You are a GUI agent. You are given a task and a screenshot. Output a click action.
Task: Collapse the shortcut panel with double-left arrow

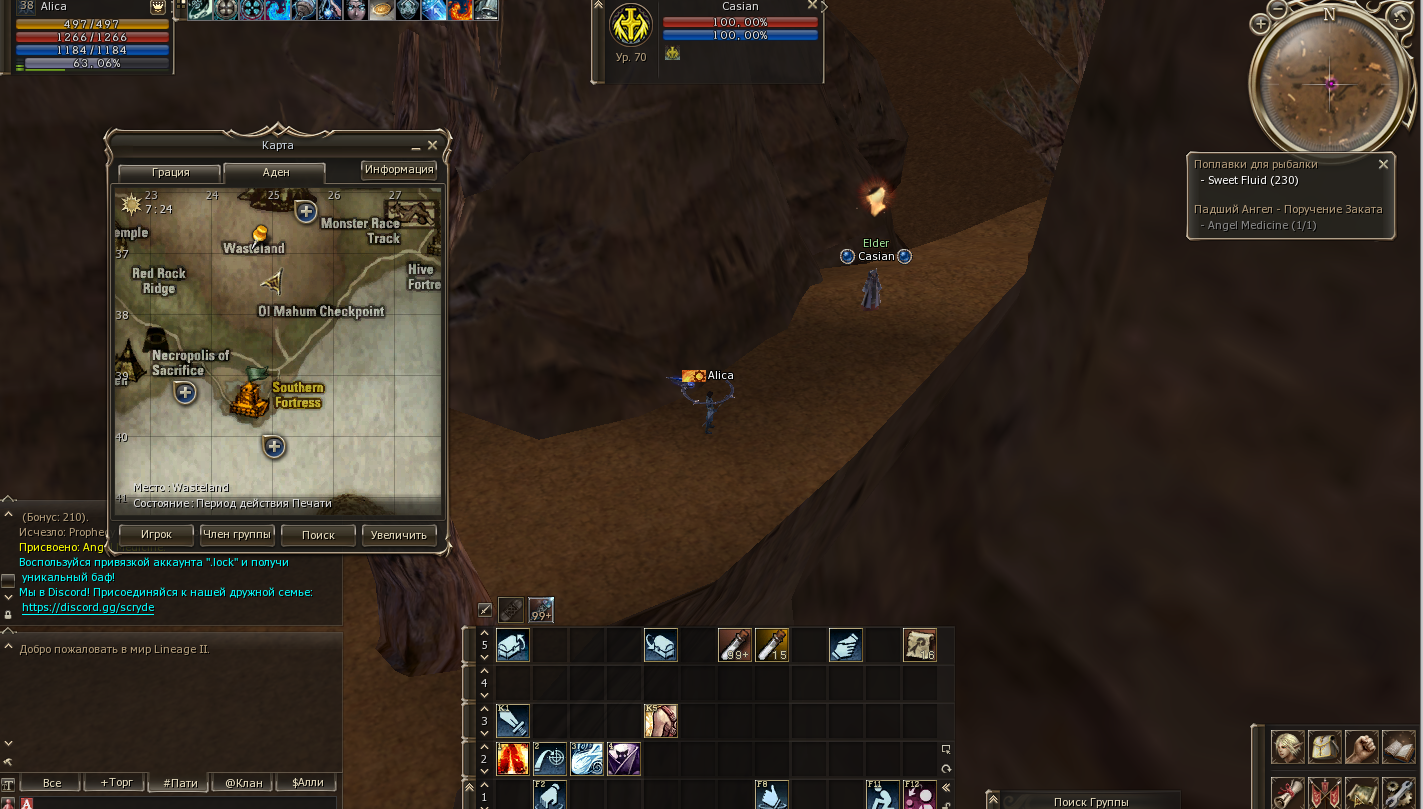click(945, 788)
